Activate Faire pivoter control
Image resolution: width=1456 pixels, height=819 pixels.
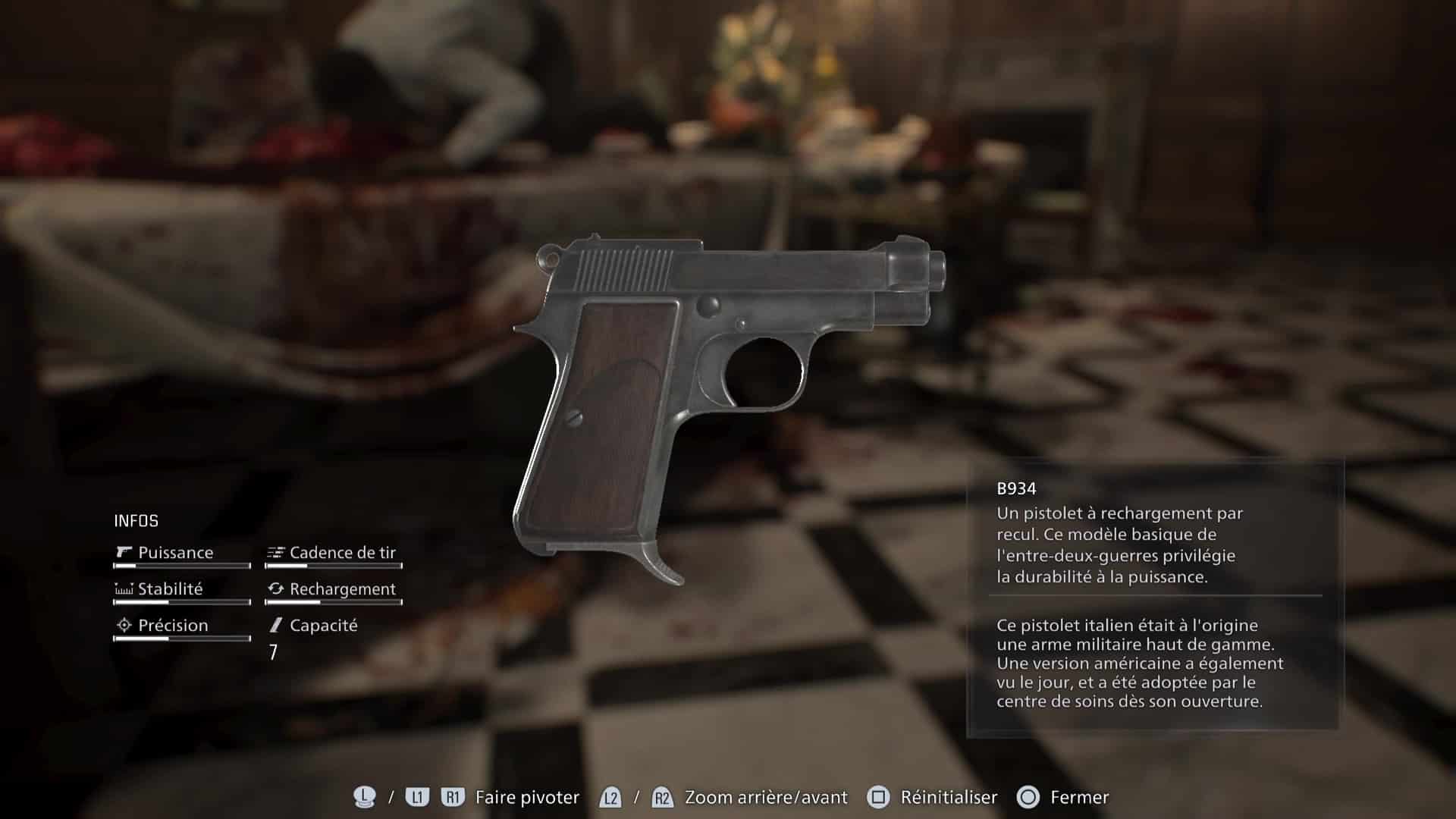(x=527, y=798)
